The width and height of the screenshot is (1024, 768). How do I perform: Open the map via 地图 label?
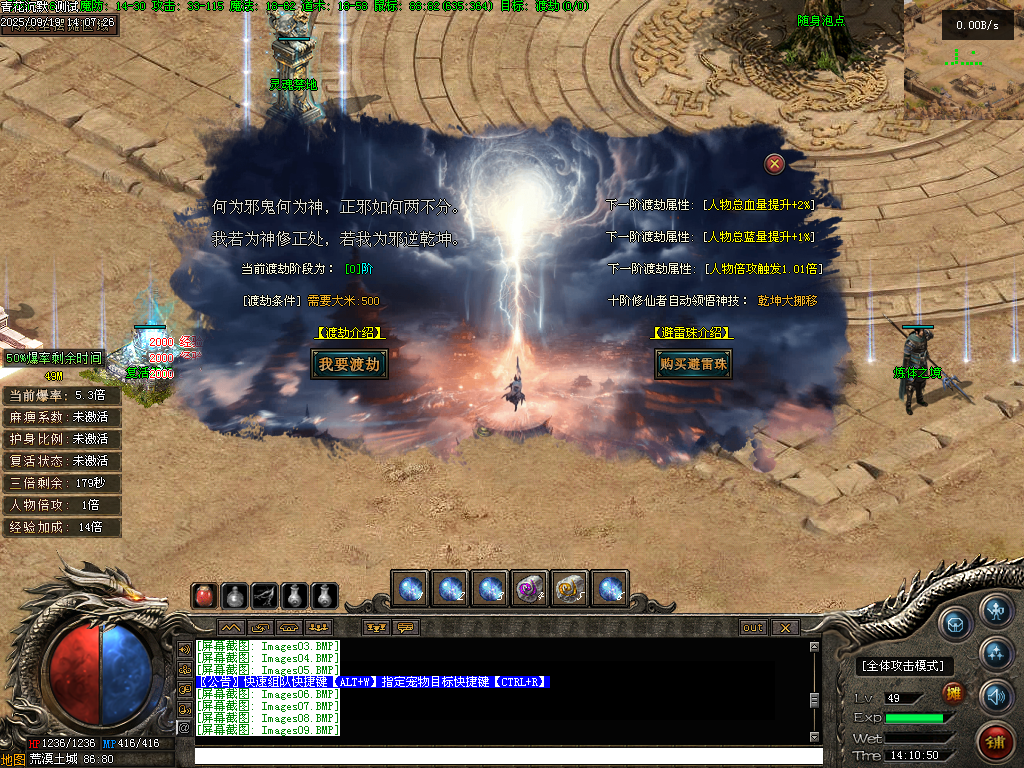(x=13, y=759)
